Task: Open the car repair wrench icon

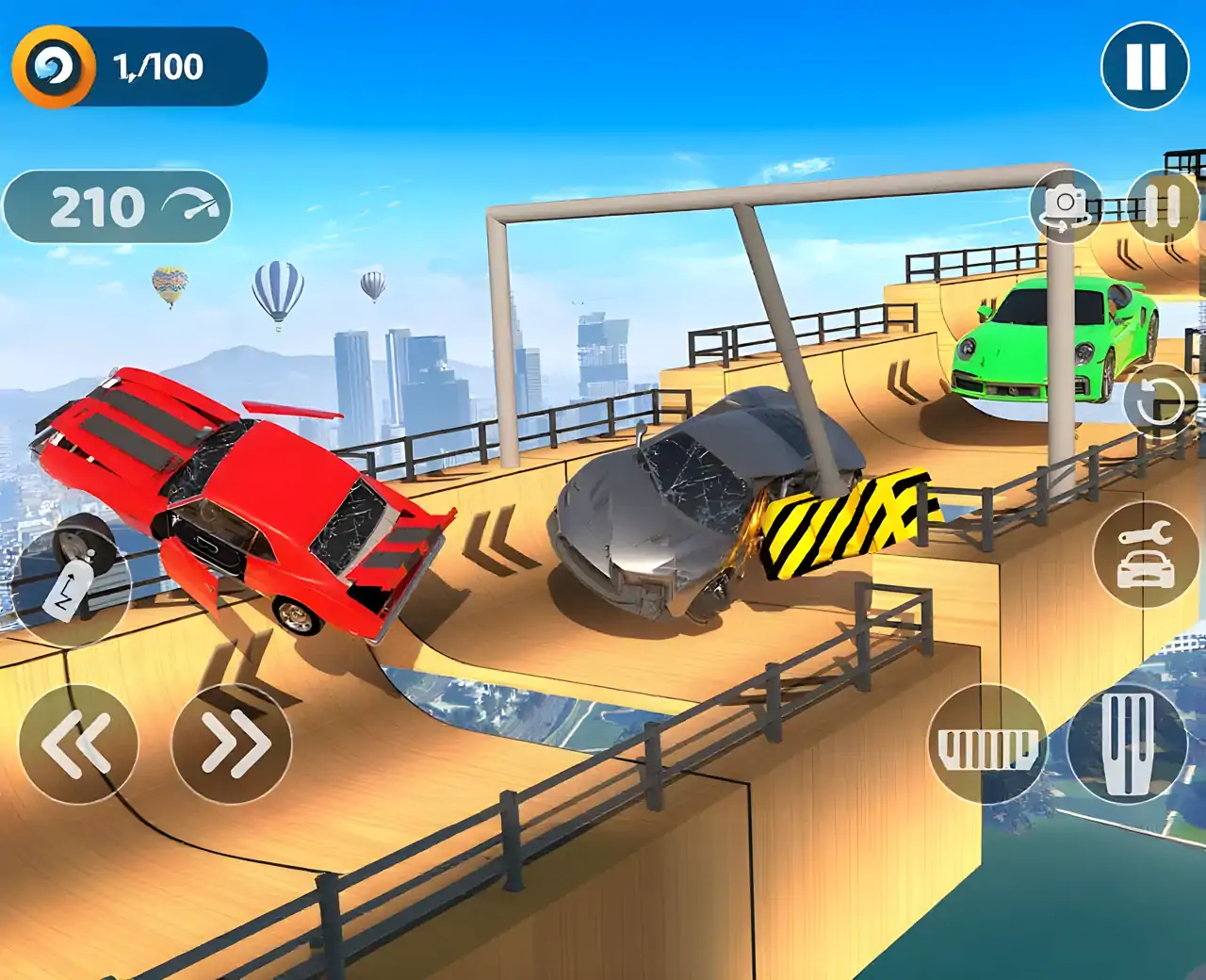Action: coord(1145,556)
